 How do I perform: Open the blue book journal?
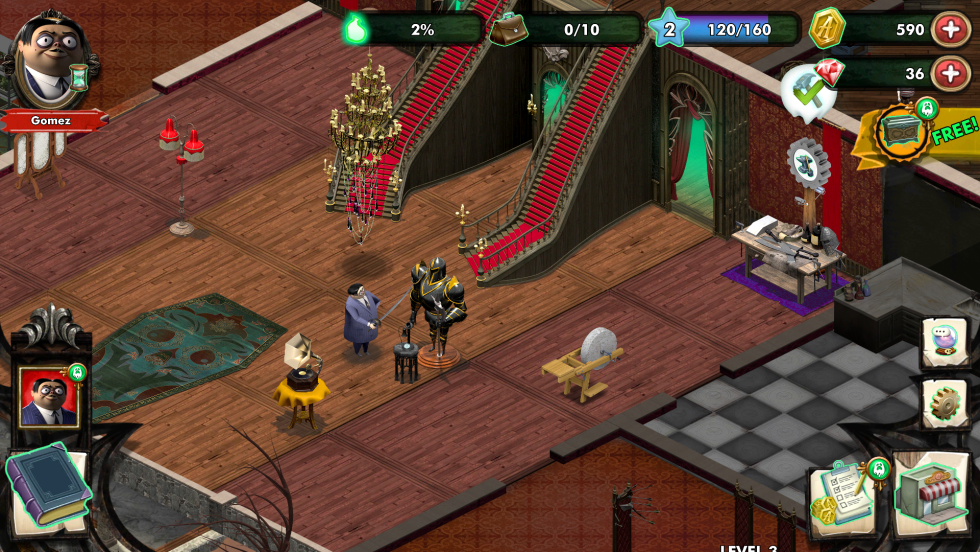47,490
